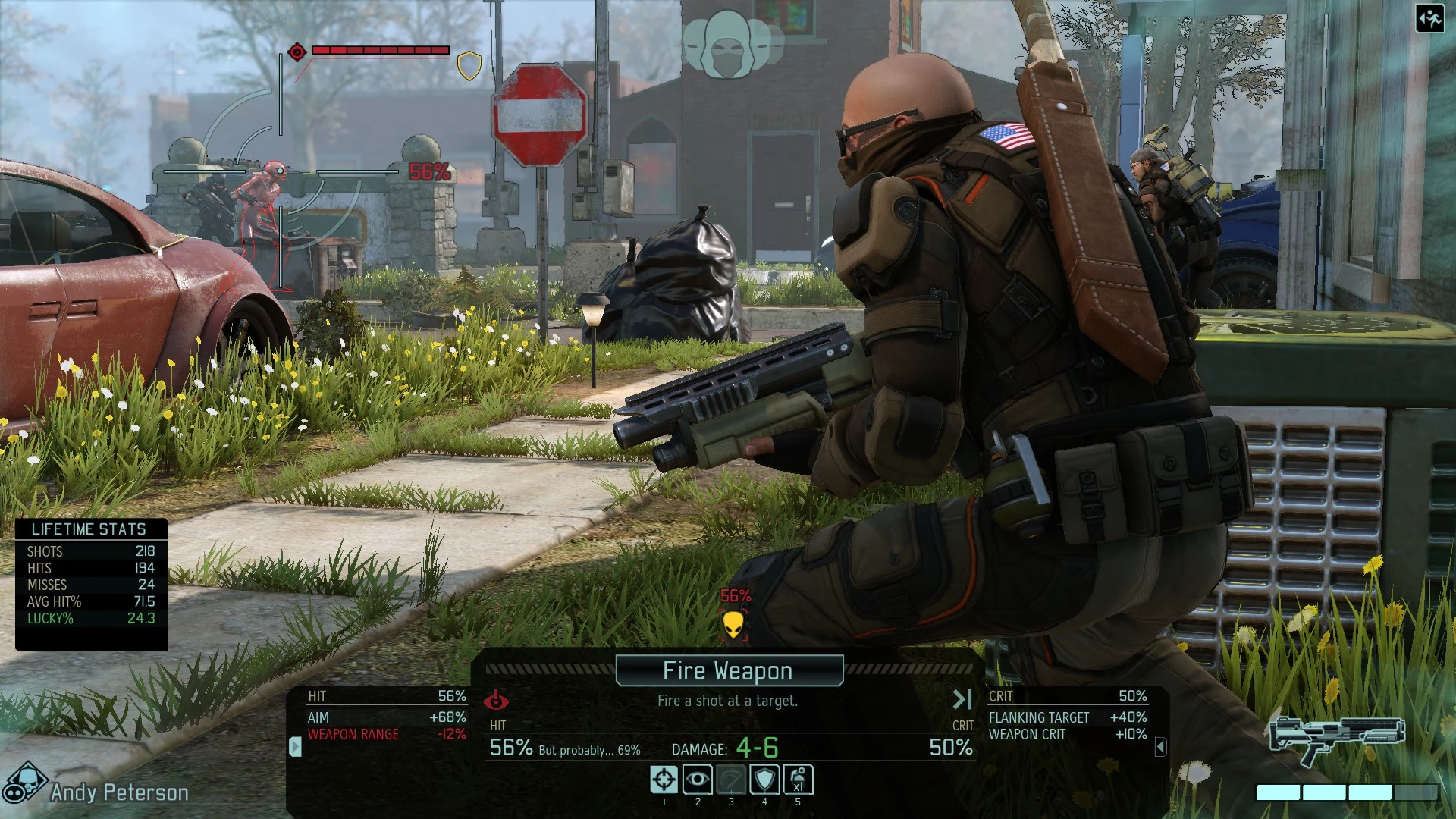Select the grenade ability marked x1
The height and width of the screenshot is (819, 1456).
coord(798,780)
